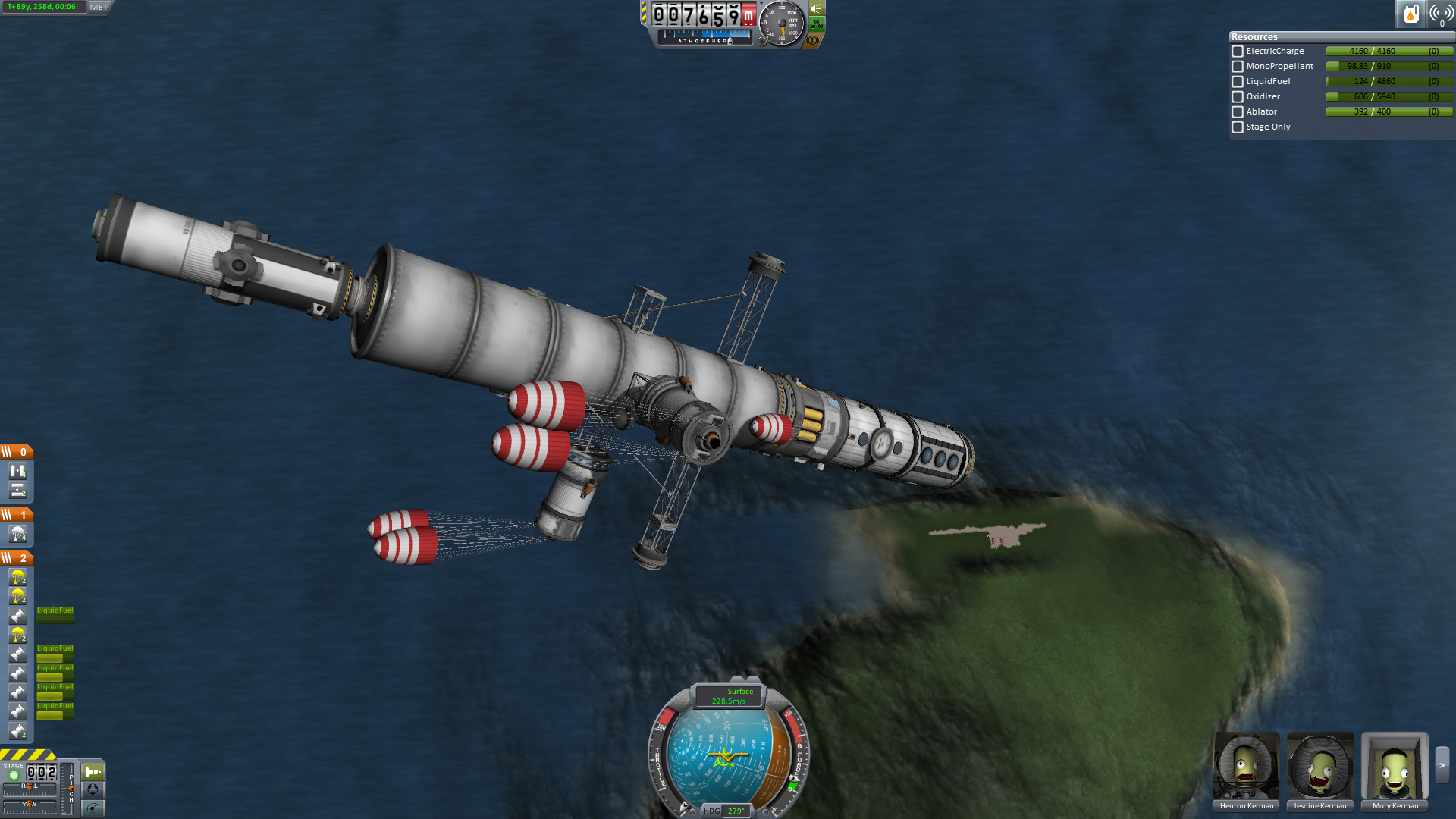Select Henton Kerman's crew portrait
Screen dimensions: 1456x819
pos(1246,767)
